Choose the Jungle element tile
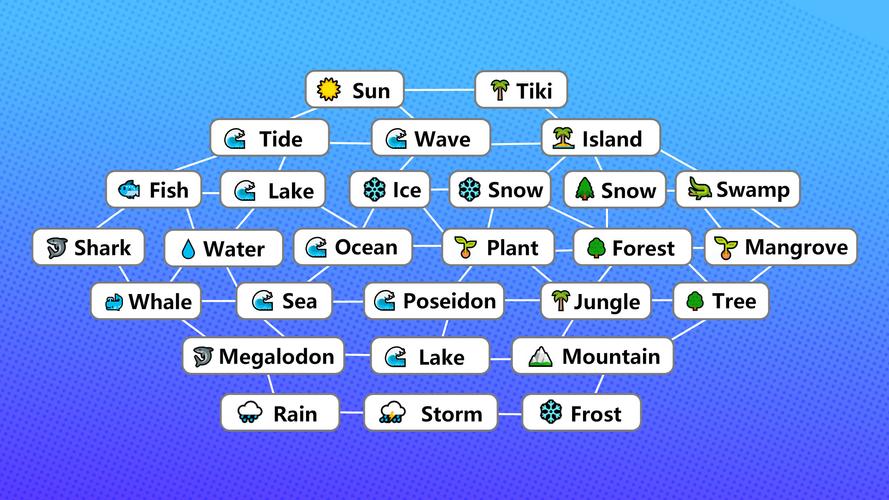 [595, 300]
